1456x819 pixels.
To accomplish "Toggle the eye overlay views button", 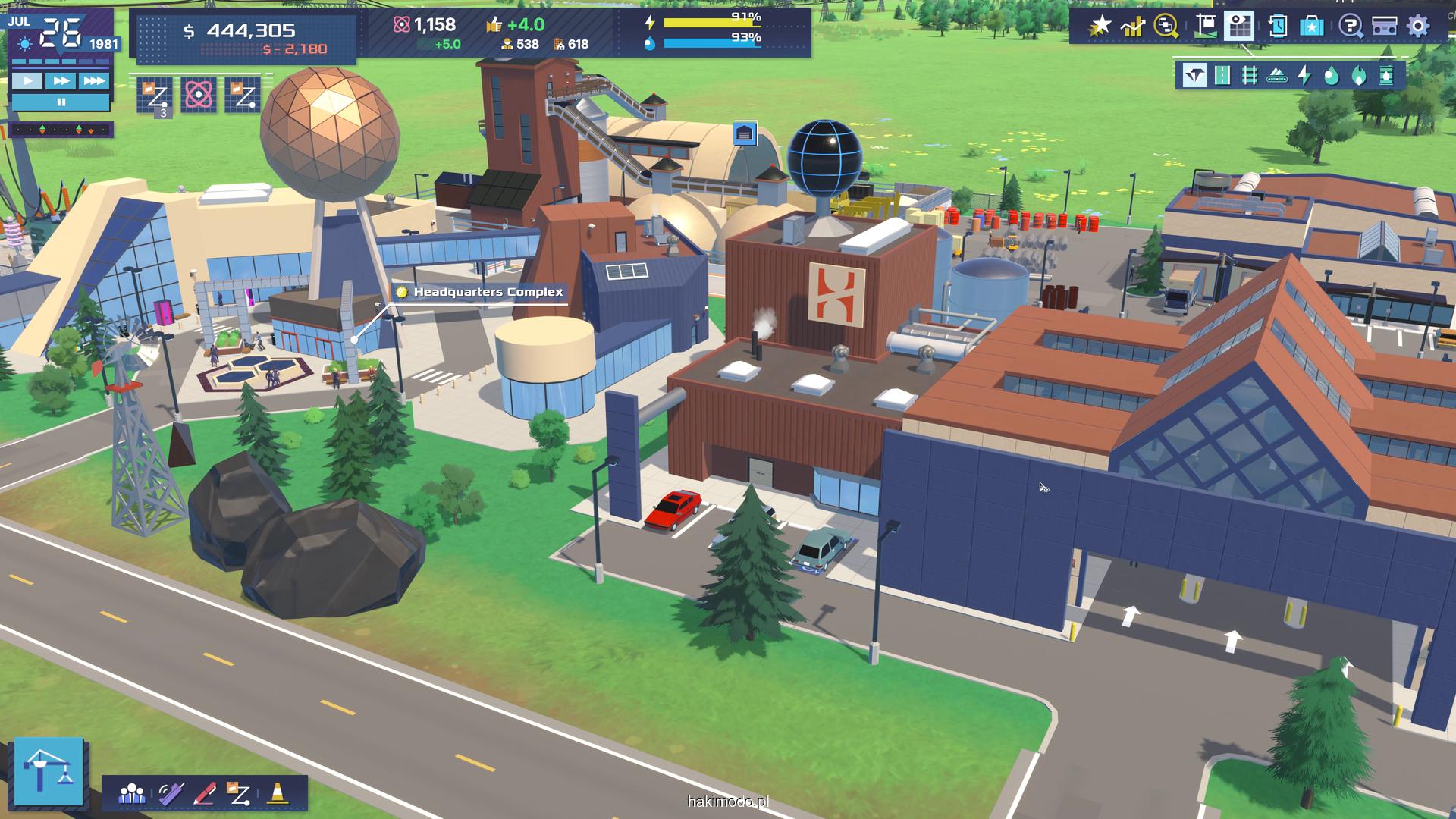I will (x=1241, y=27).
